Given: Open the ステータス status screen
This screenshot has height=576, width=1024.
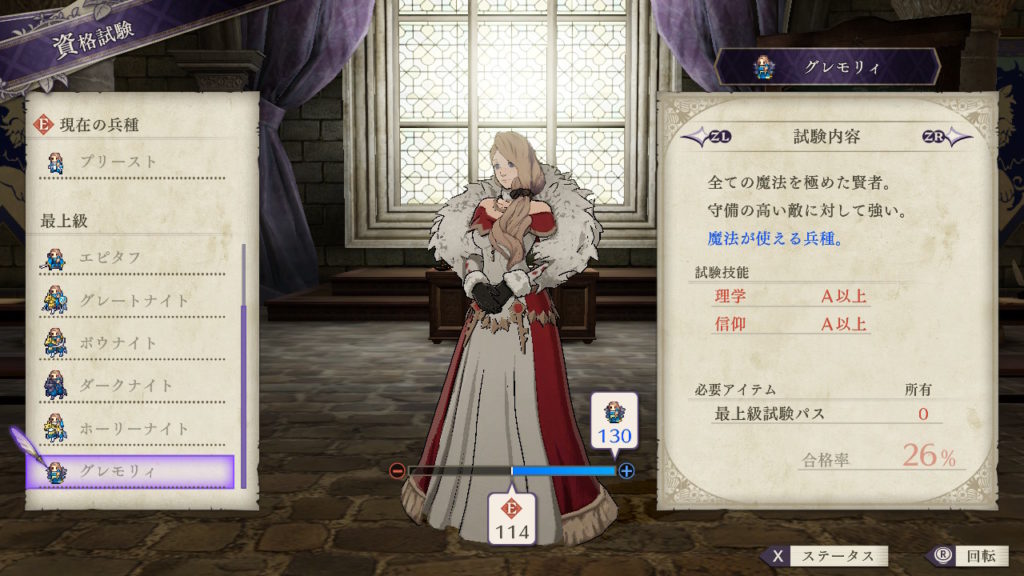Looking at the screenshot, I should [824, 557].
